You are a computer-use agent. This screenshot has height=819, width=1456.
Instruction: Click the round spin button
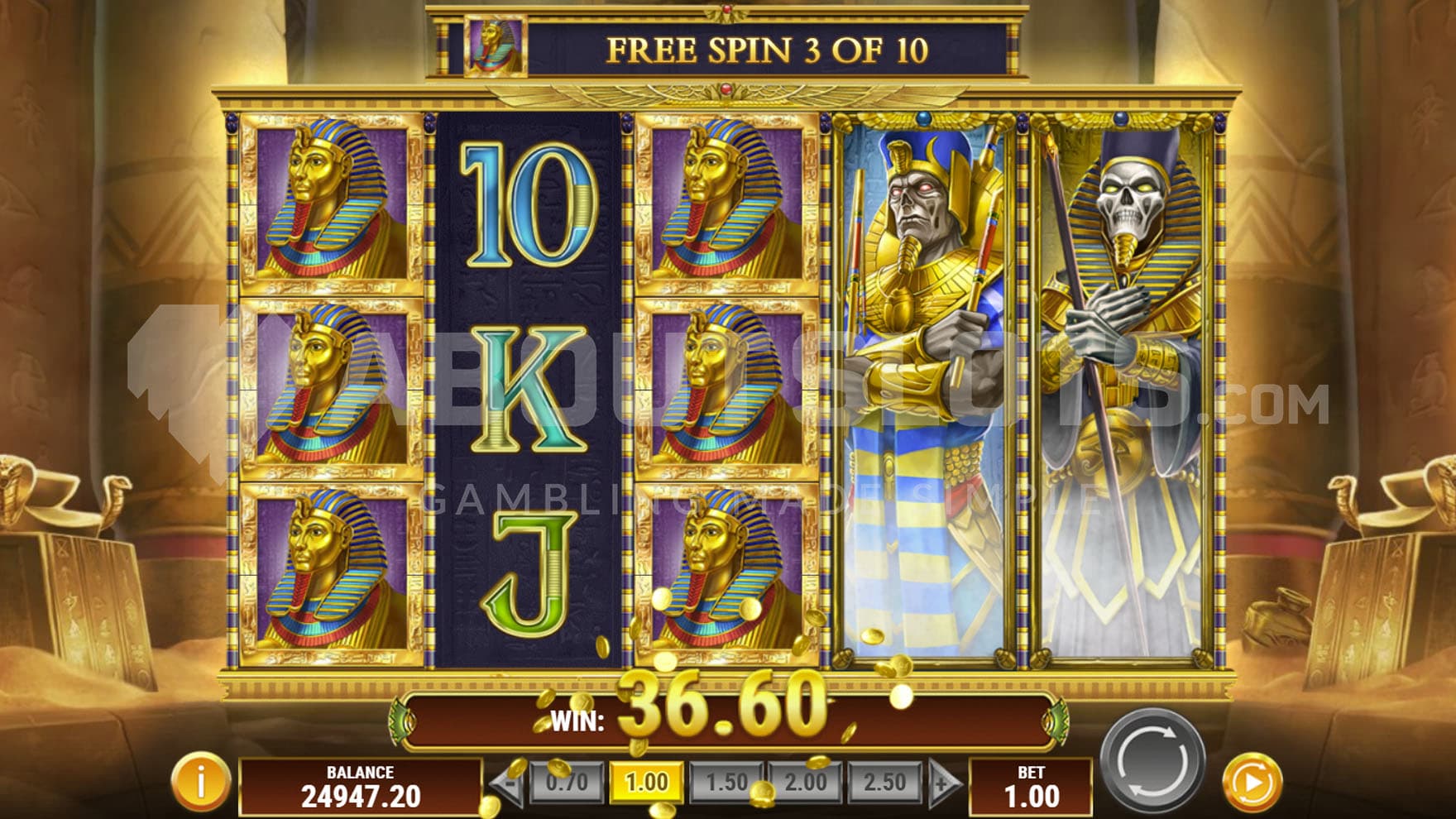[1152, 759]
